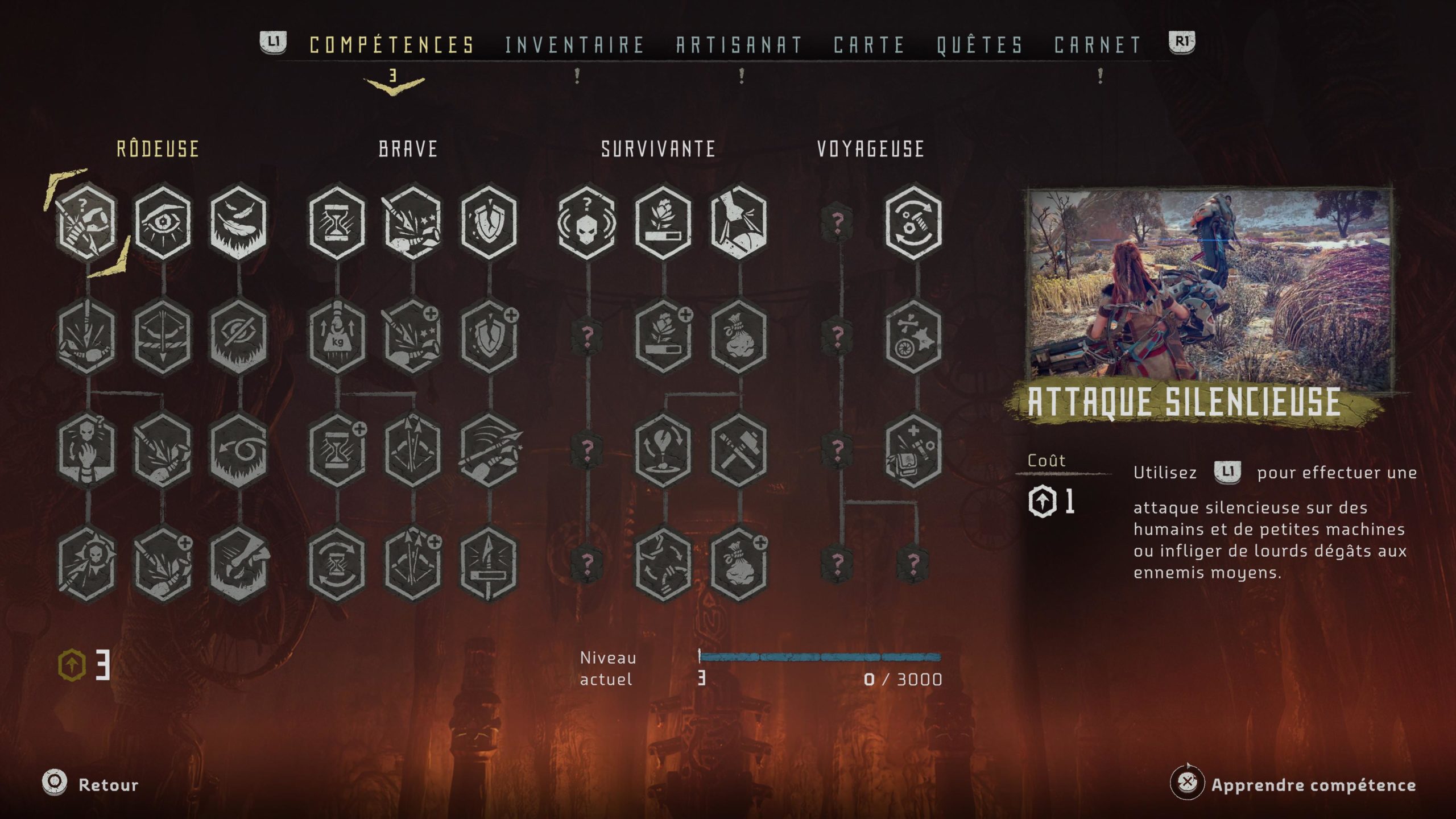Open the Artisanat tab
The height and width of the screenshot is (819, 1456).
coord(739,45)
